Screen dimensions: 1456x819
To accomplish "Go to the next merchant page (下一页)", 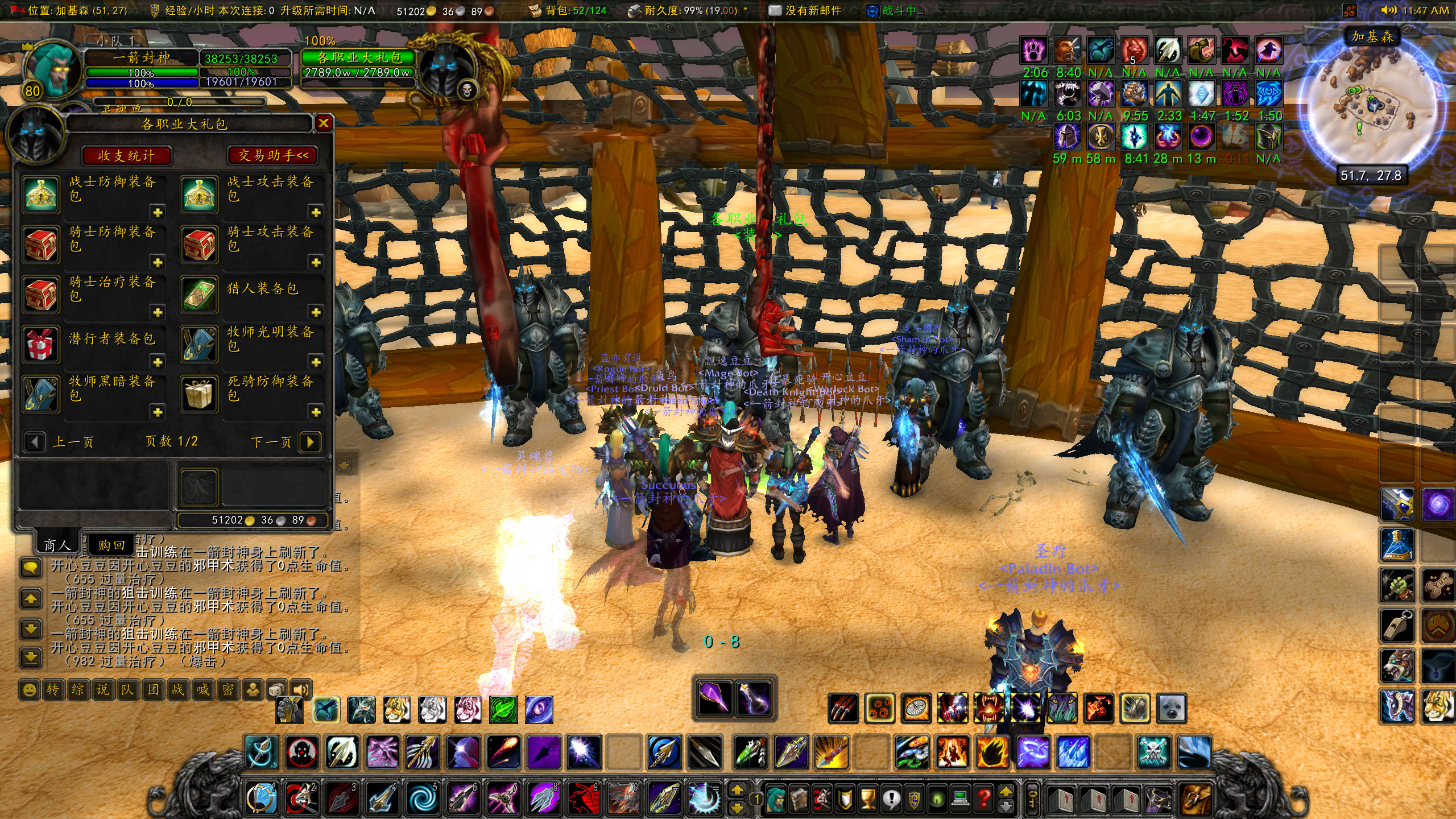I will tap(310, 442).
